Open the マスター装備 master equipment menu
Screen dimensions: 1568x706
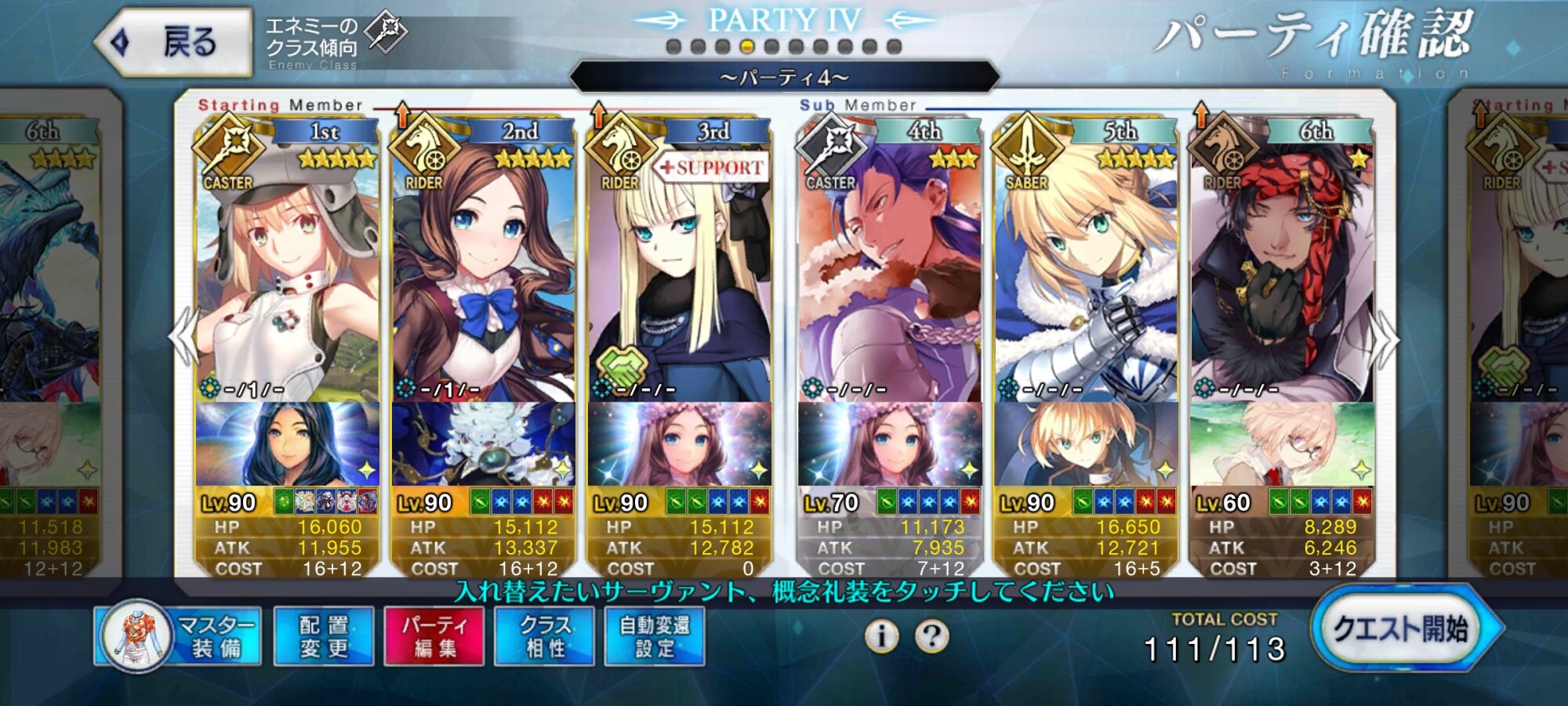[179, 636]
